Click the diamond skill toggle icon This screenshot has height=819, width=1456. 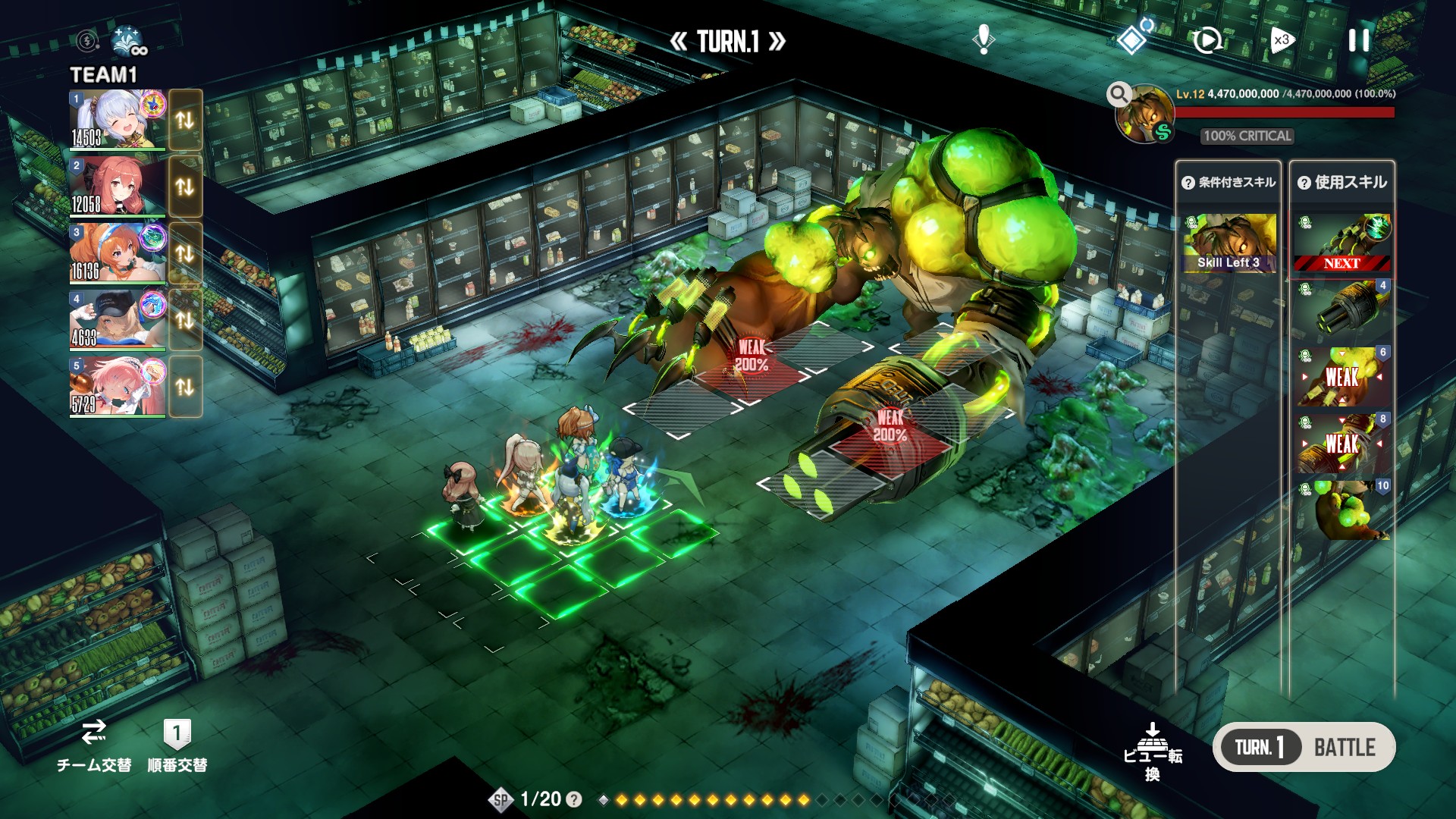pyautogui.click(x=1132, y=39)
